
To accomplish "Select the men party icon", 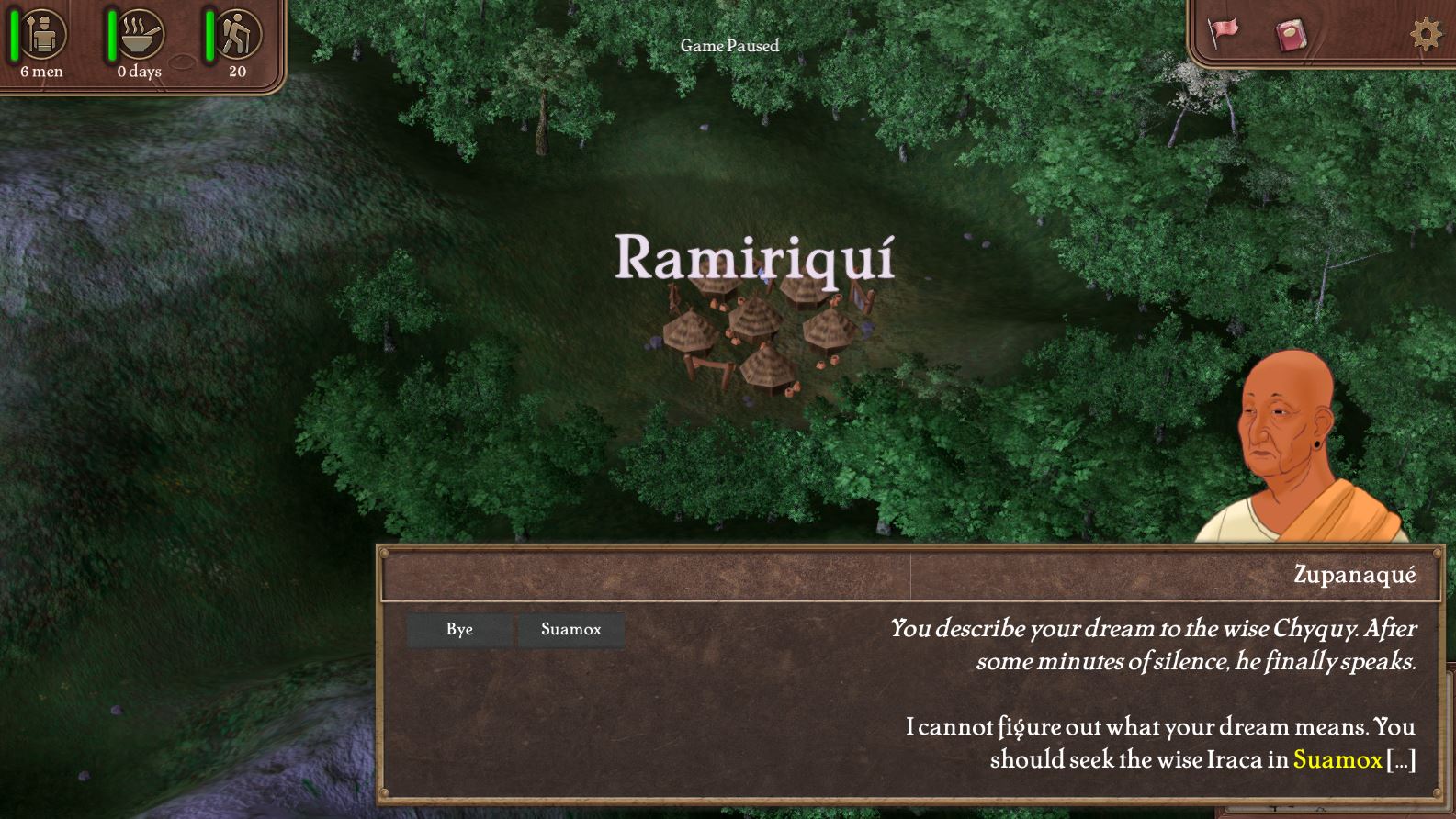I will (x=42, y=35).
